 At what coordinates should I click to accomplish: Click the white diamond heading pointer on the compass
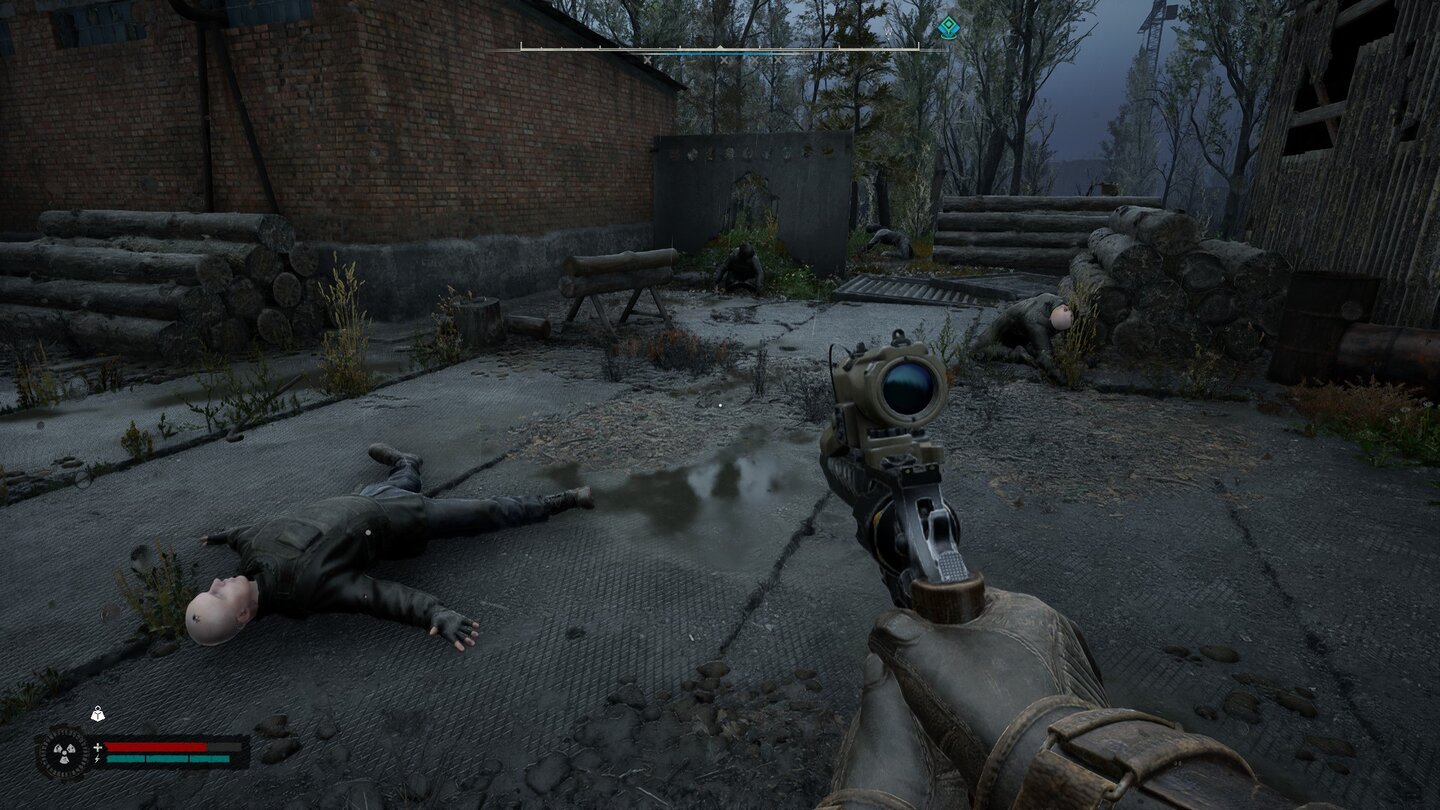719,46
